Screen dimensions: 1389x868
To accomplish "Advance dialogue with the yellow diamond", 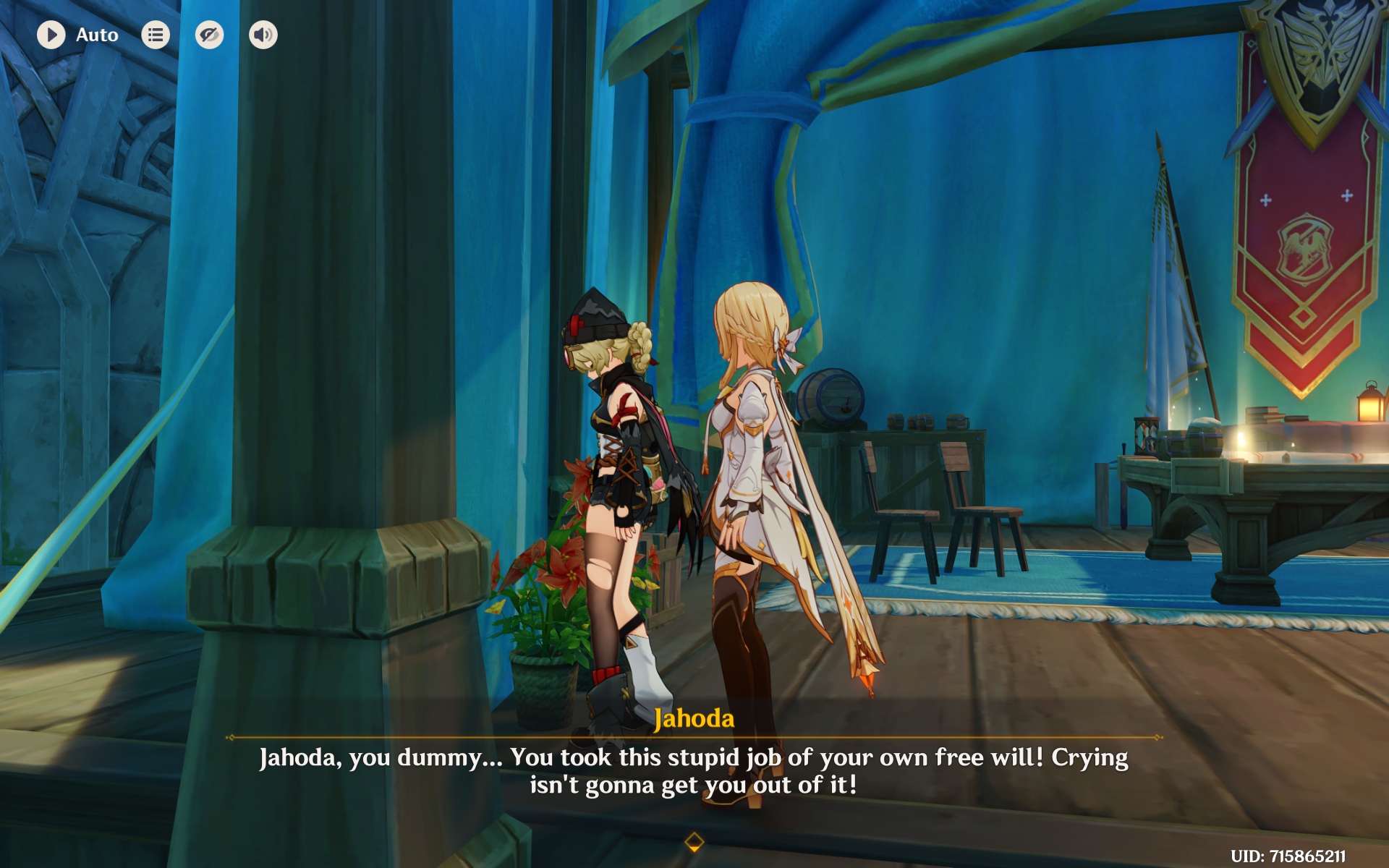I will (694, 842).
